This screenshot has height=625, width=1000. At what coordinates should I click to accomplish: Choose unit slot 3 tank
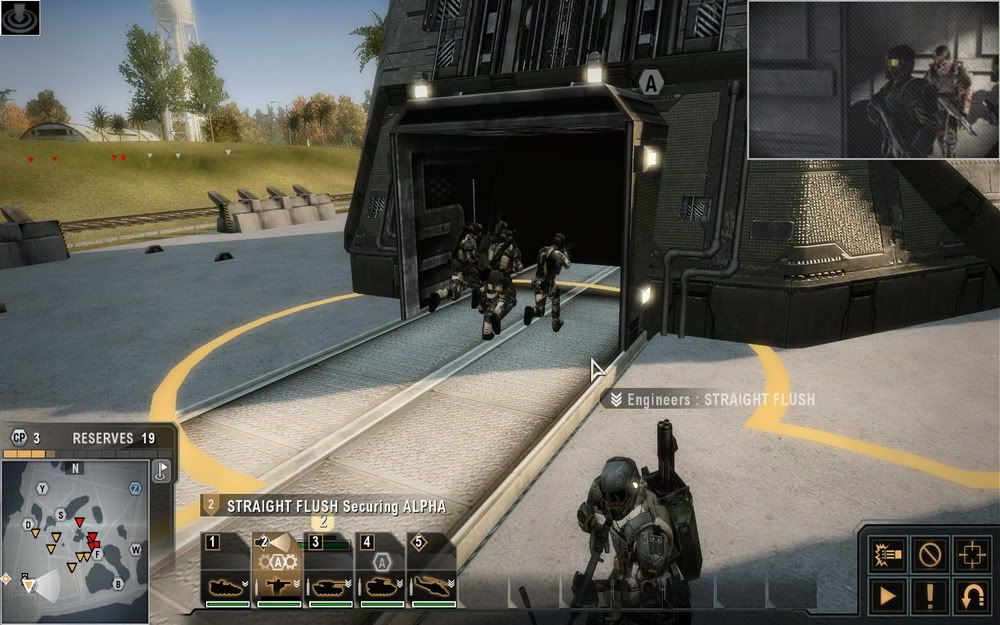[329, 573]
